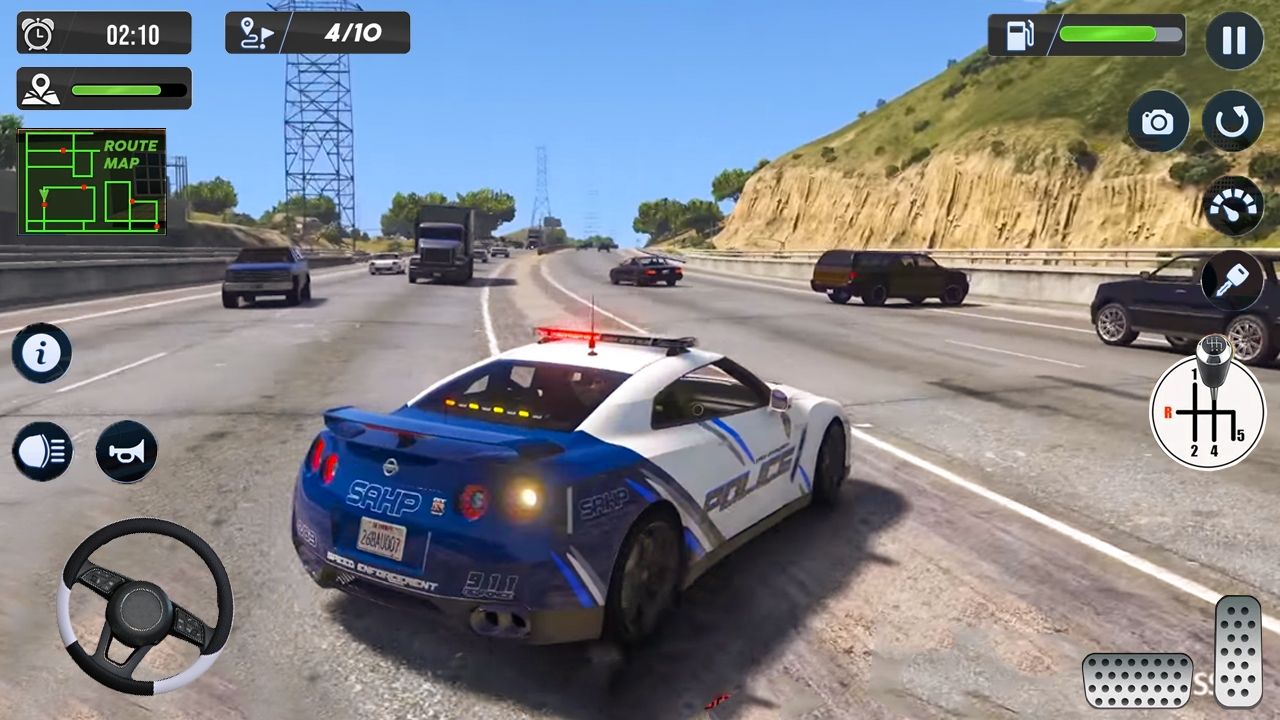Sound the horn

pos(126,451)
